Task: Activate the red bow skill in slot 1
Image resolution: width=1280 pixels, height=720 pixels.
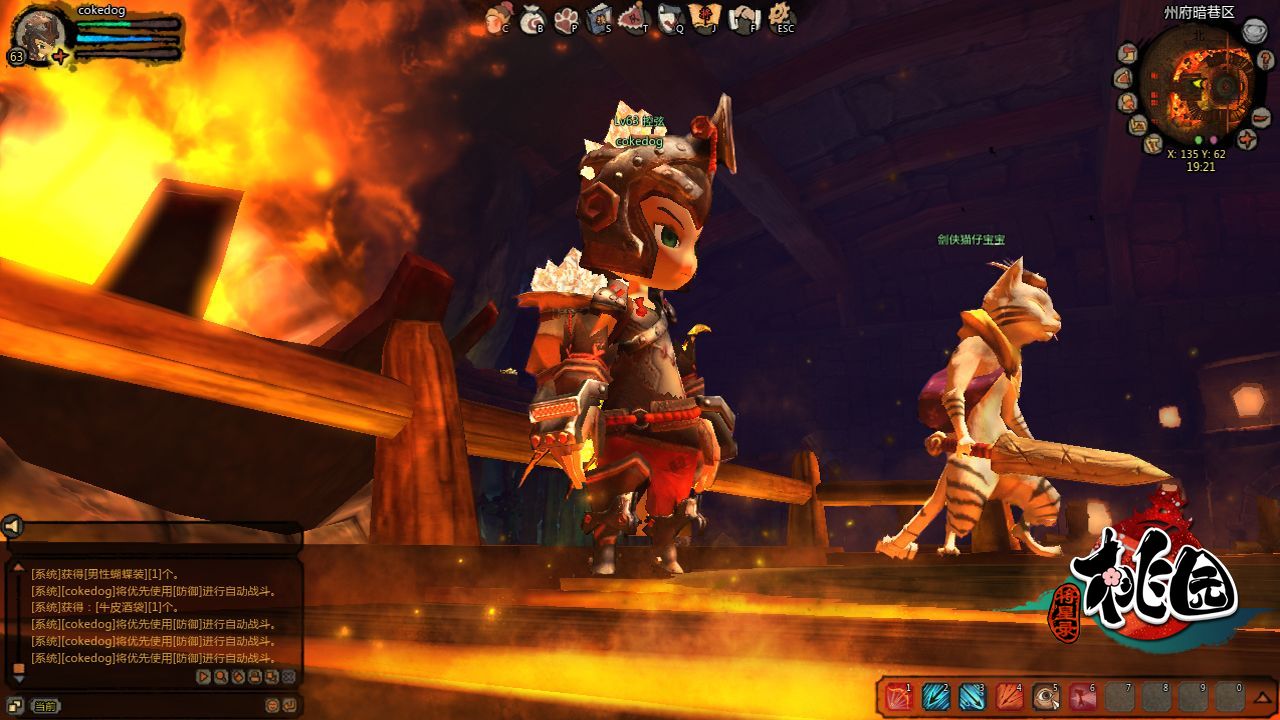Action: coord(899,697)
